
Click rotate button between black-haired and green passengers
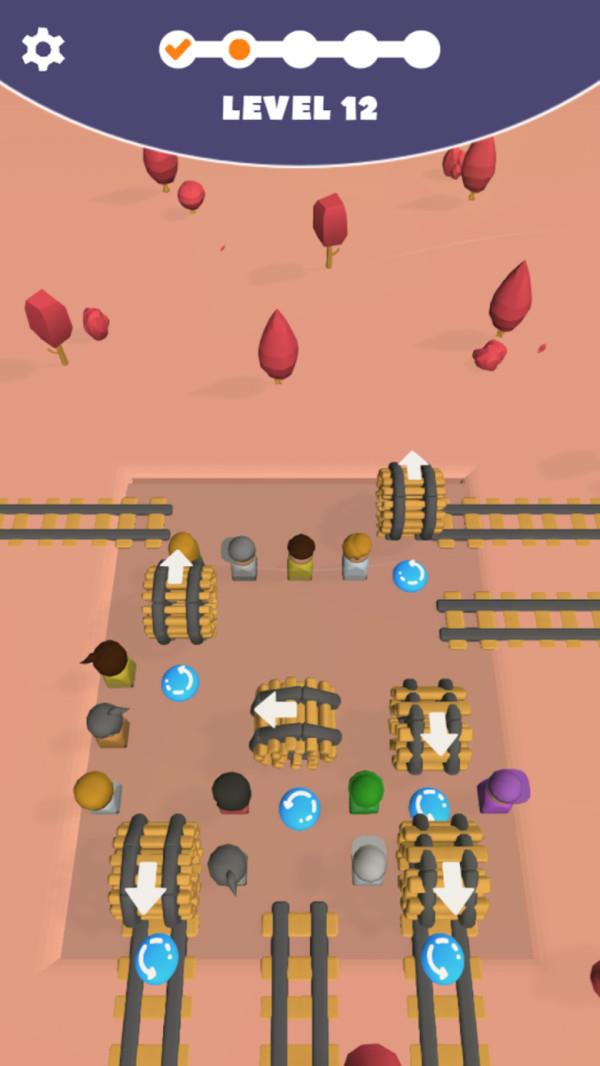point(299,807)
